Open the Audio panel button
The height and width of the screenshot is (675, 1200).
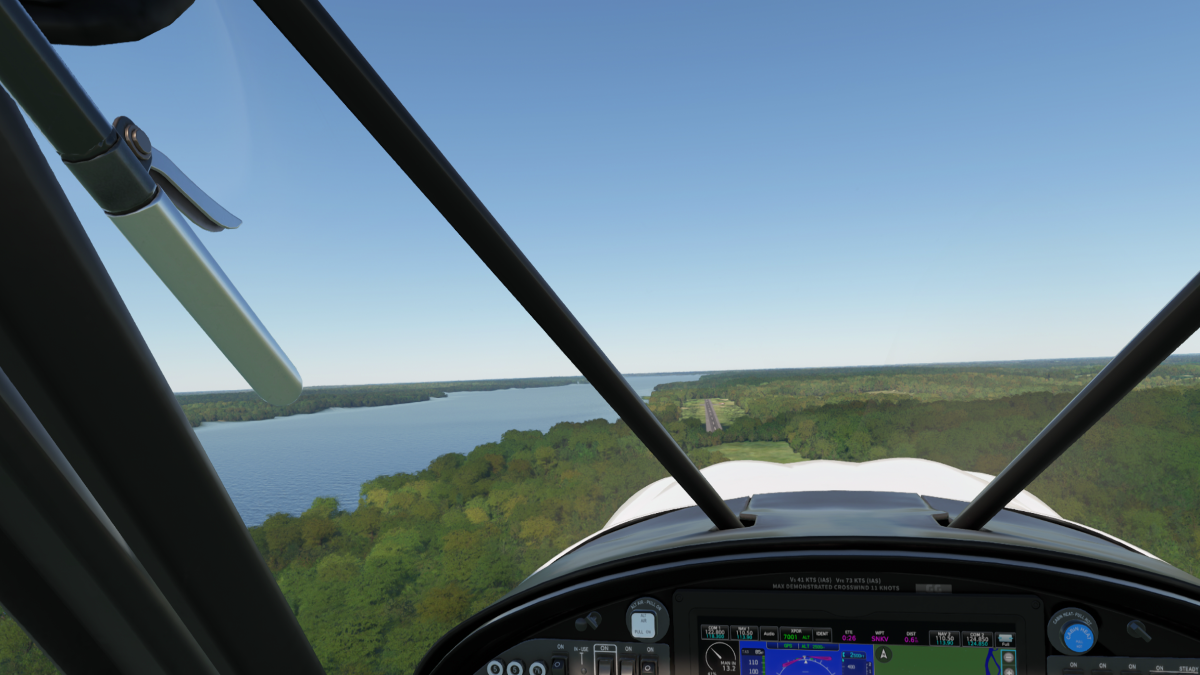point(769,633)
